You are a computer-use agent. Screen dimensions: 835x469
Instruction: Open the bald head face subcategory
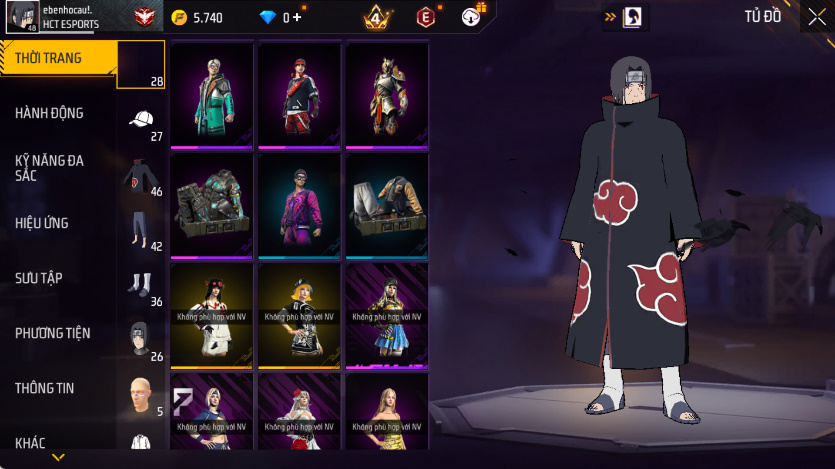point(141,394)
